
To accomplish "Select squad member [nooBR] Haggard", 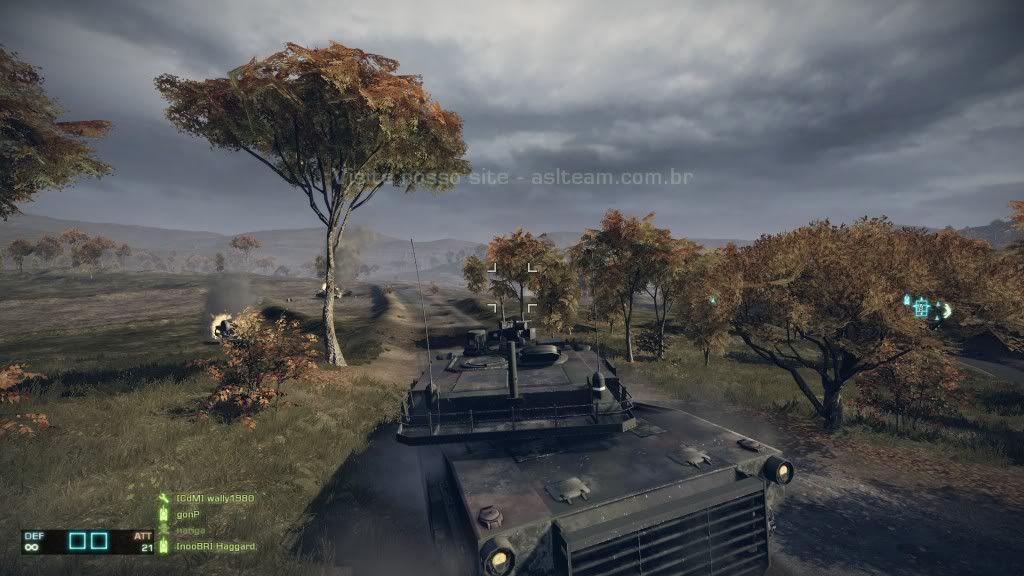I will click(215, 546).
